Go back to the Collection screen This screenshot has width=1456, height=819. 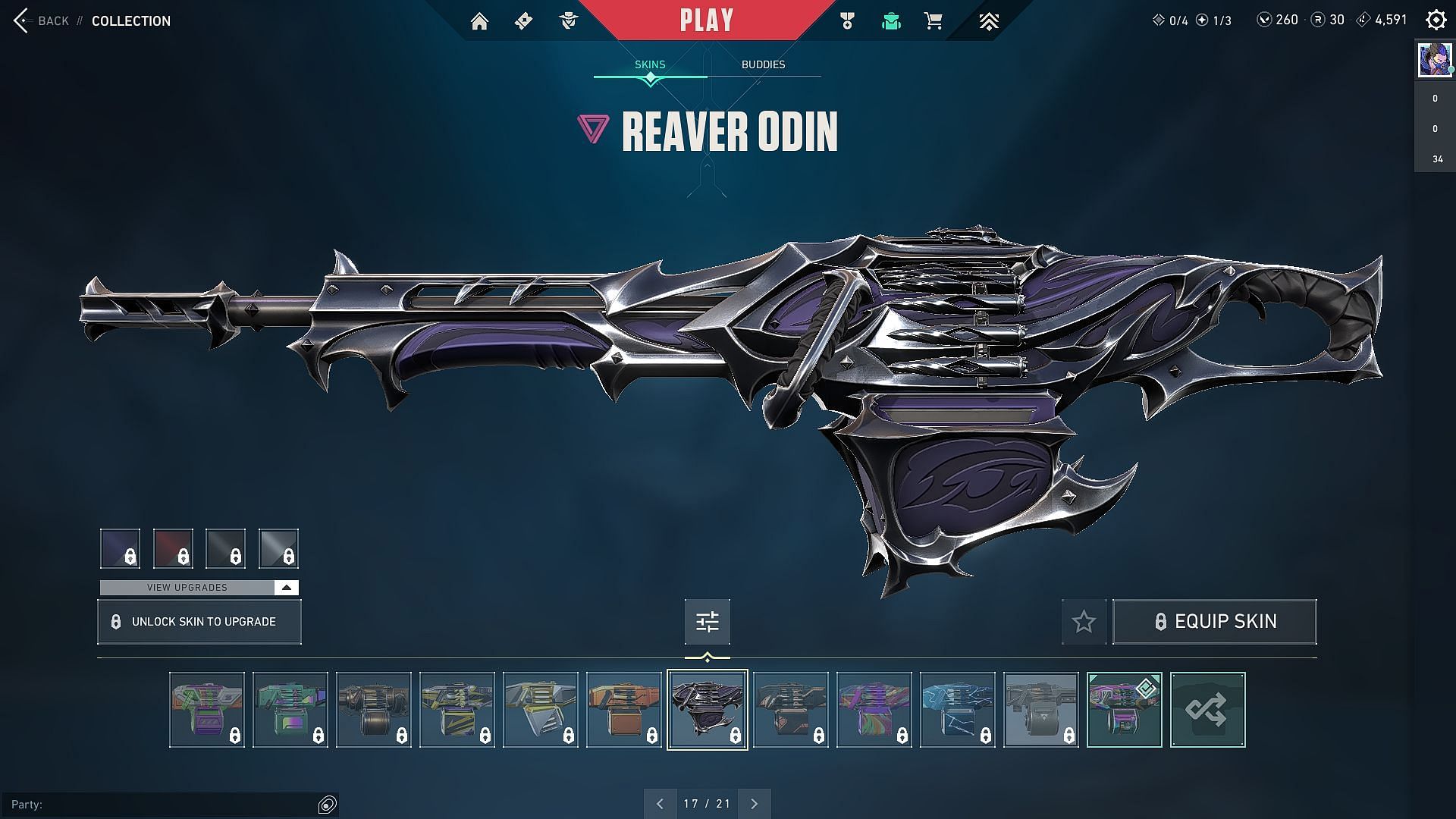[42, 21]
